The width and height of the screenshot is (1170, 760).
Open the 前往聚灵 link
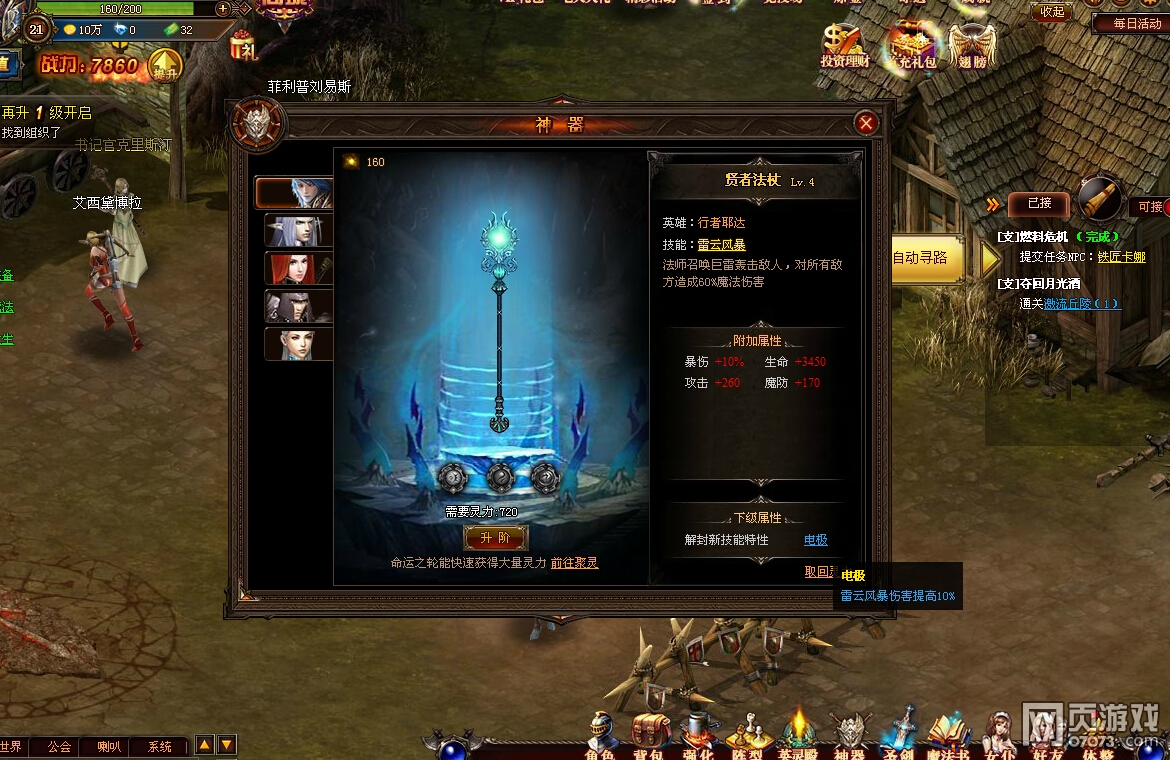point(574,563)
